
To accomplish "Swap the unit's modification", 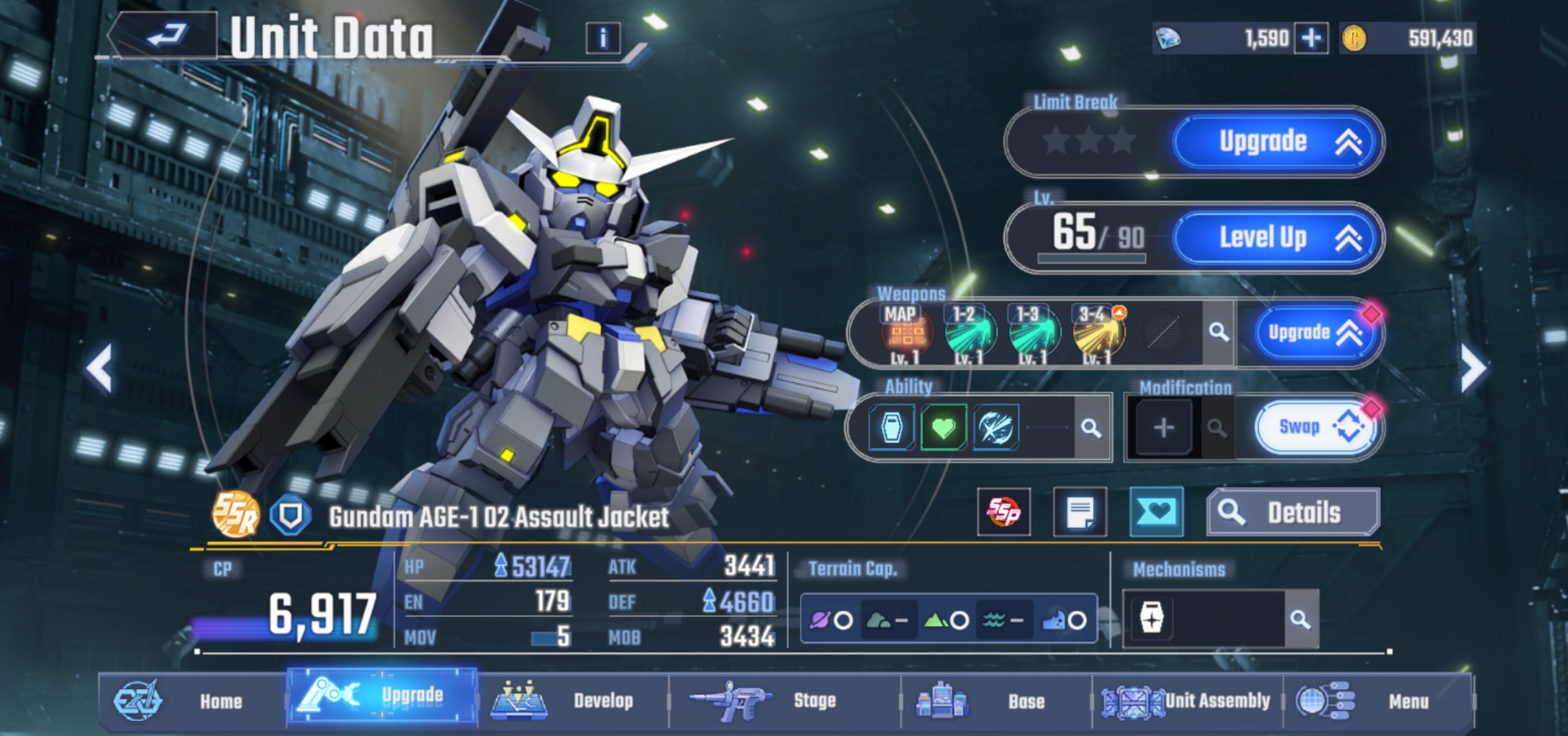I will (1316, 427).
